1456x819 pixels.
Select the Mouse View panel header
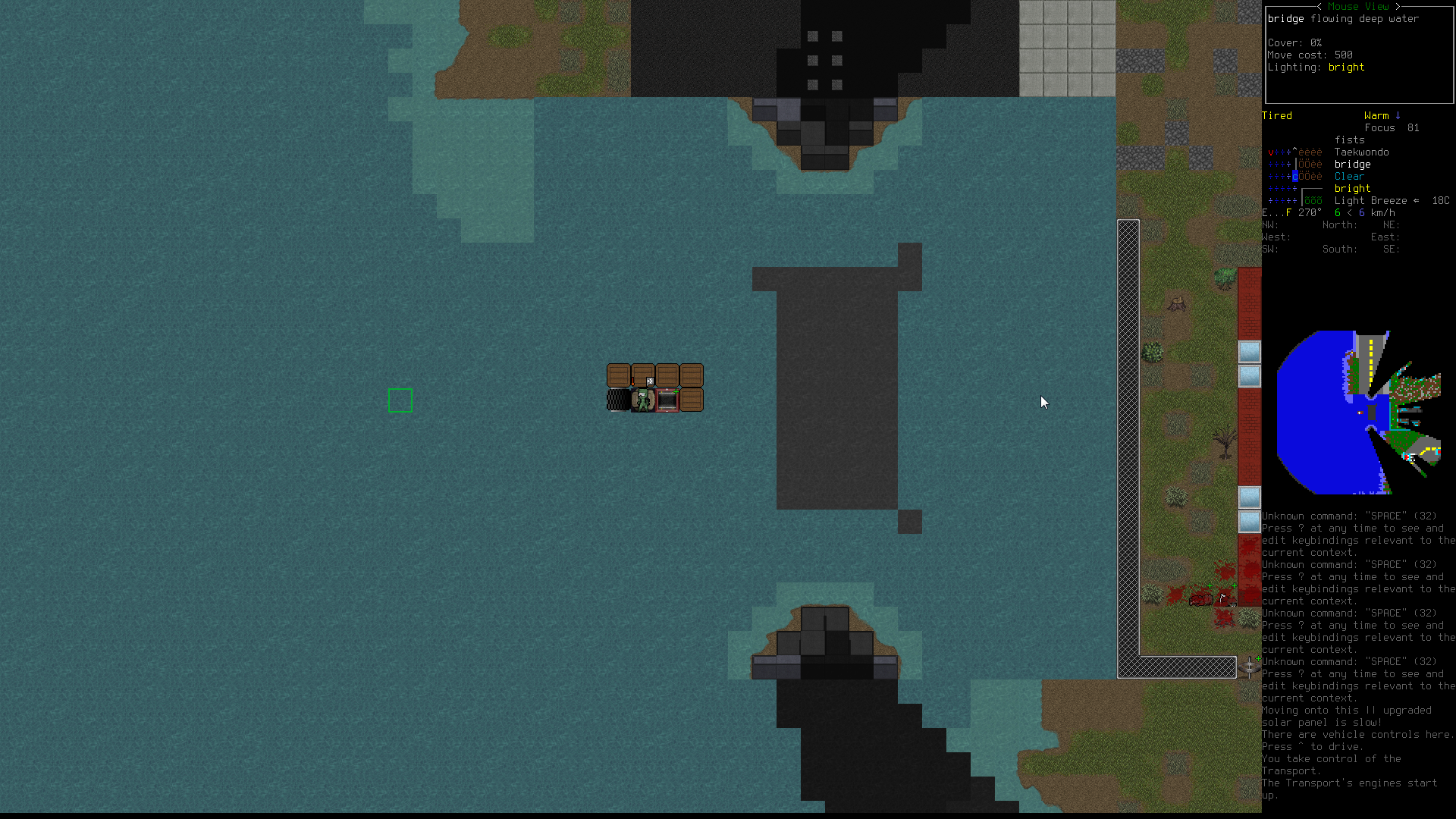(1358, 6)
